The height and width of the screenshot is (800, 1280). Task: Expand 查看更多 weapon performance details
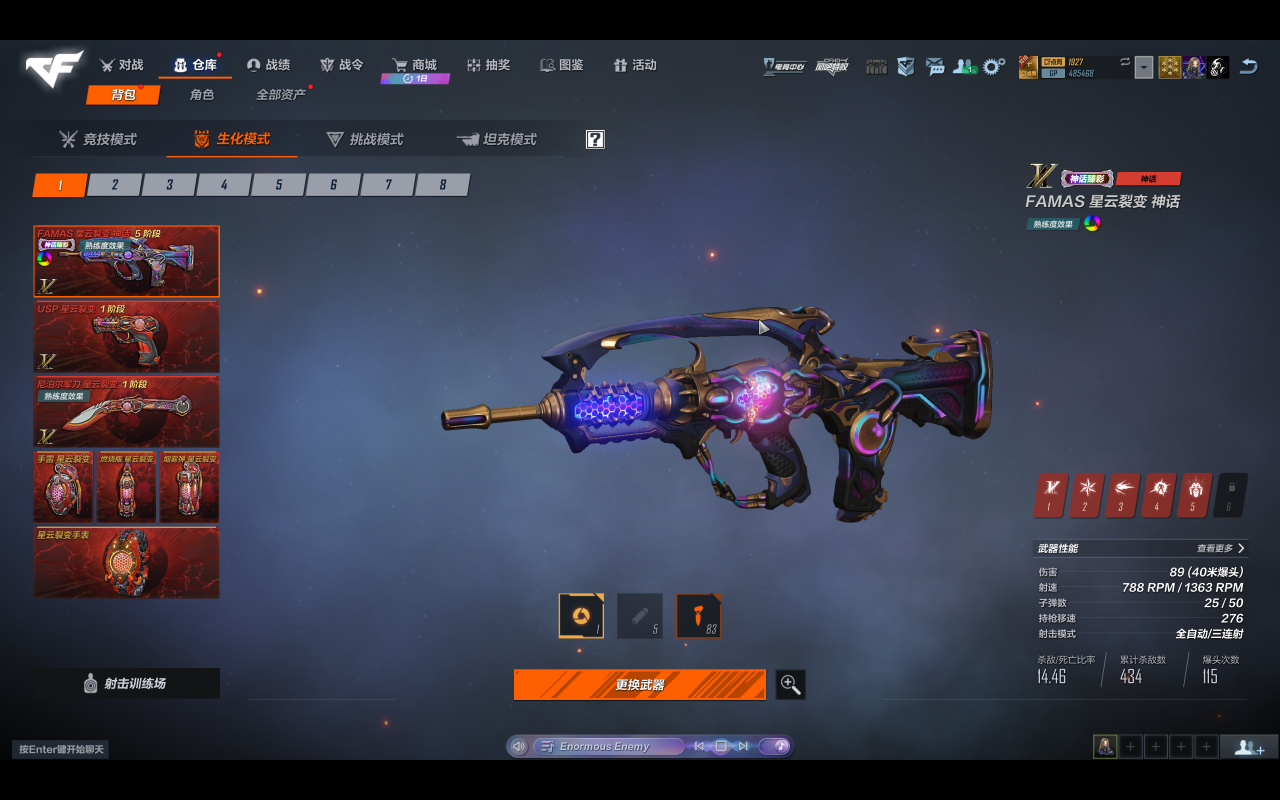coord(1221,548)
